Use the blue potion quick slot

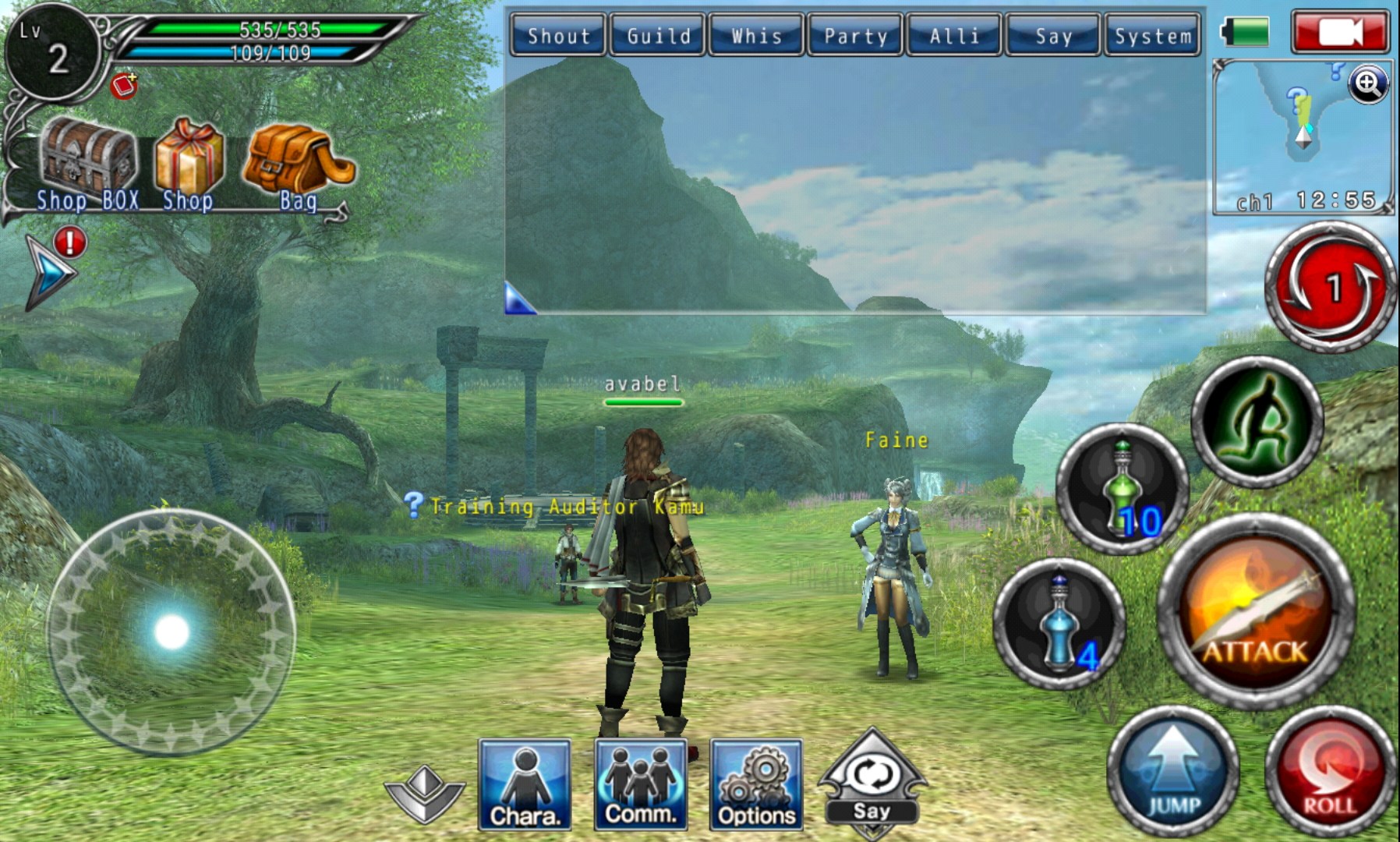[1059, 622]
